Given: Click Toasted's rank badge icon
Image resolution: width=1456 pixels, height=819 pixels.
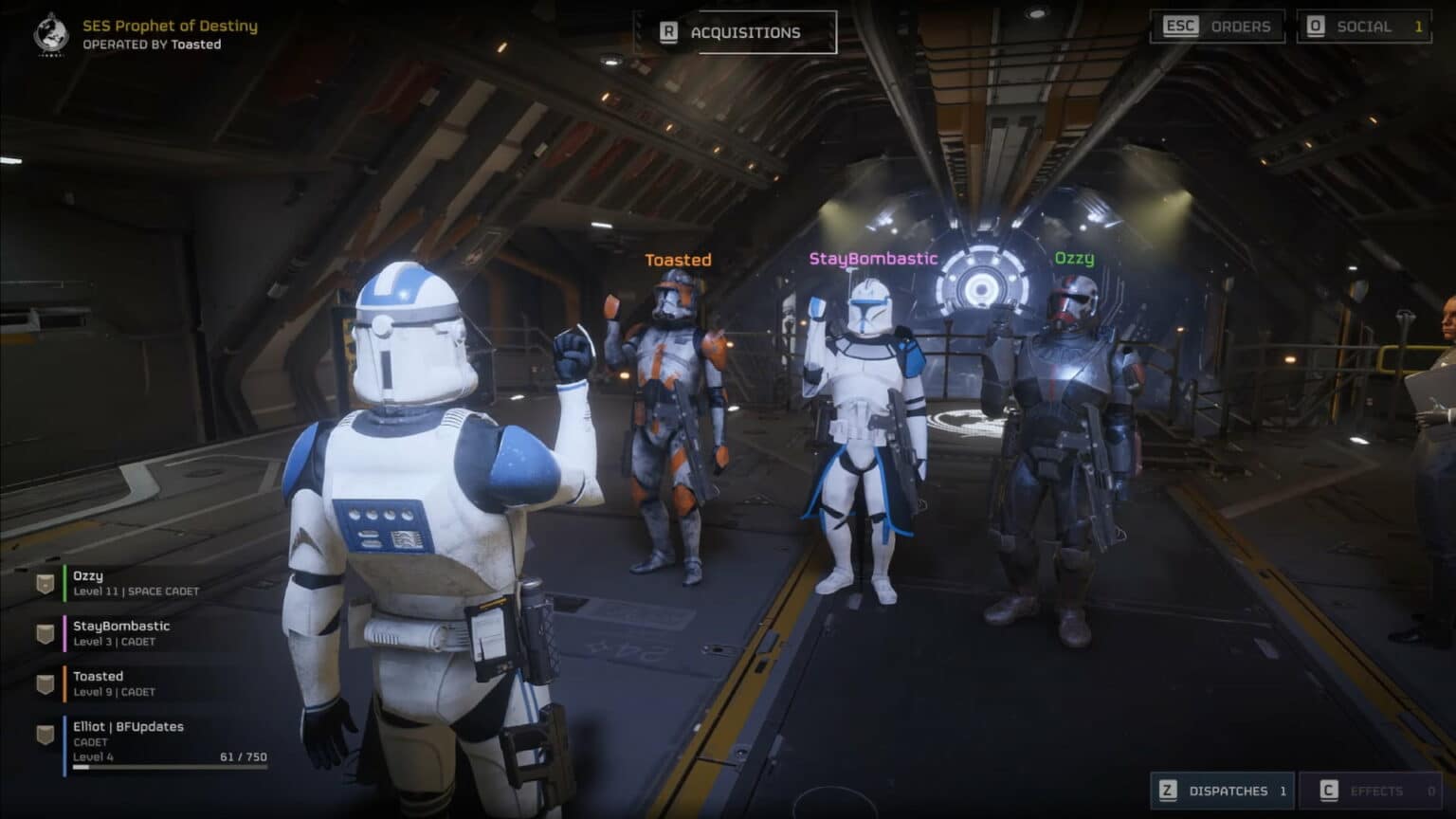Looking at the screenshot, I should [x=44, y=682].
